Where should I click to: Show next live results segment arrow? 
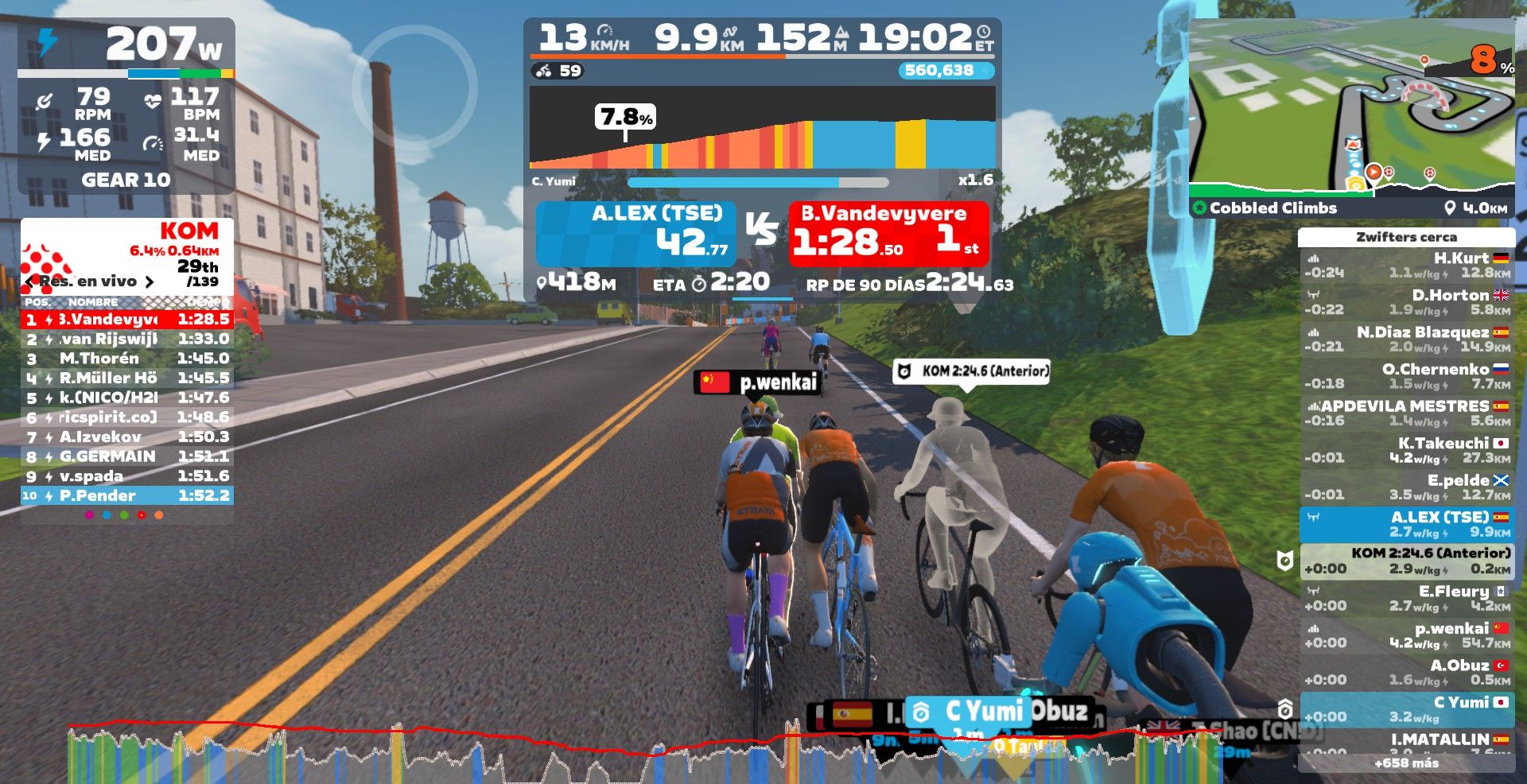[x=149, y=281]
